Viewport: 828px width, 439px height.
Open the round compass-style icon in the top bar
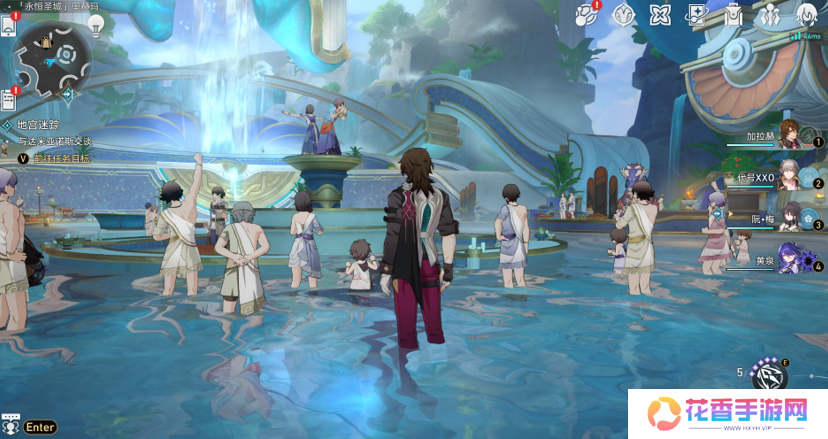point(623,14)
